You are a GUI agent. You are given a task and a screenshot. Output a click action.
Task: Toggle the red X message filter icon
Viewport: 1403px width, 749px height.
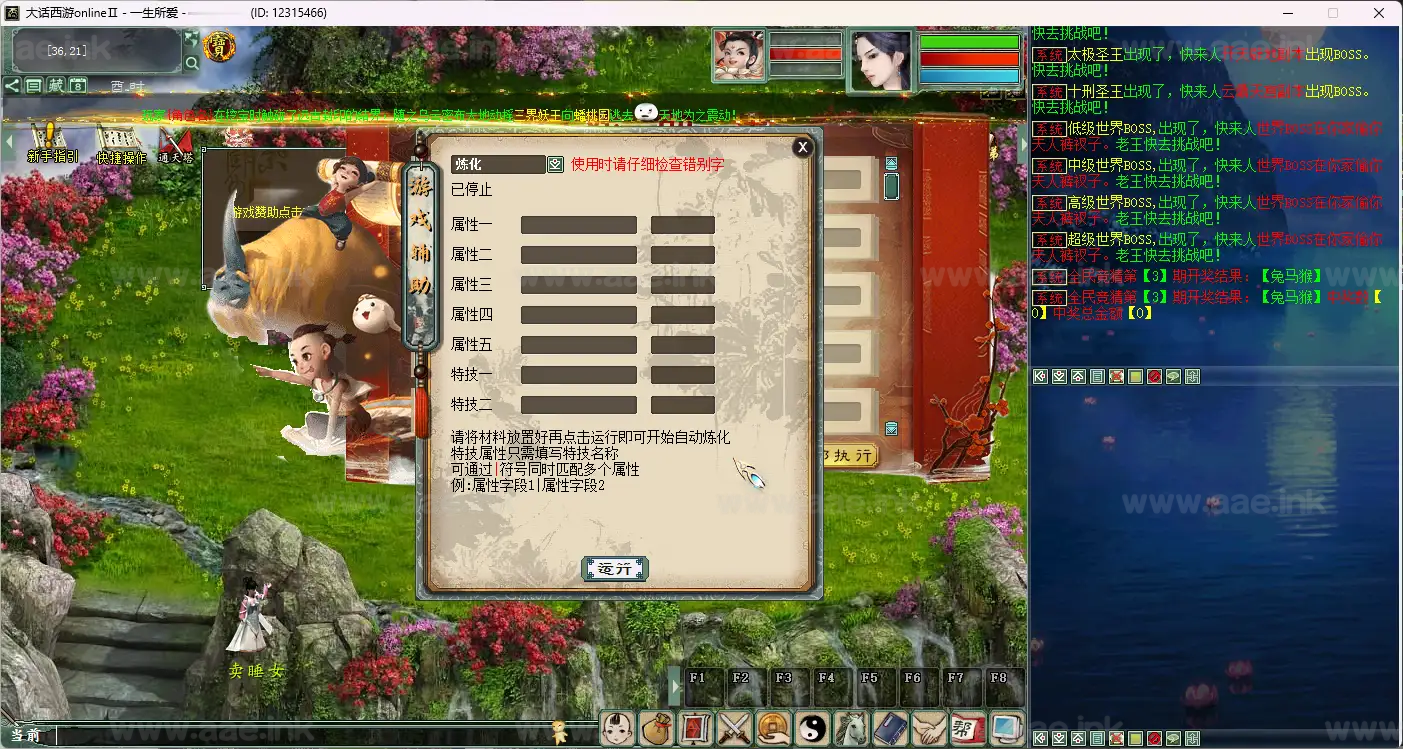(1116, 377)
